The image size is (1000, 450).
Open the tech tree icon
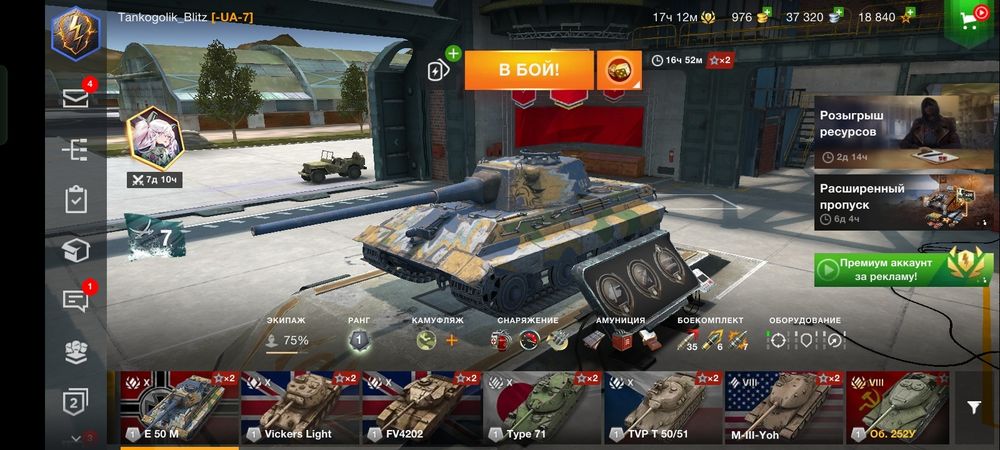point(76,150)
